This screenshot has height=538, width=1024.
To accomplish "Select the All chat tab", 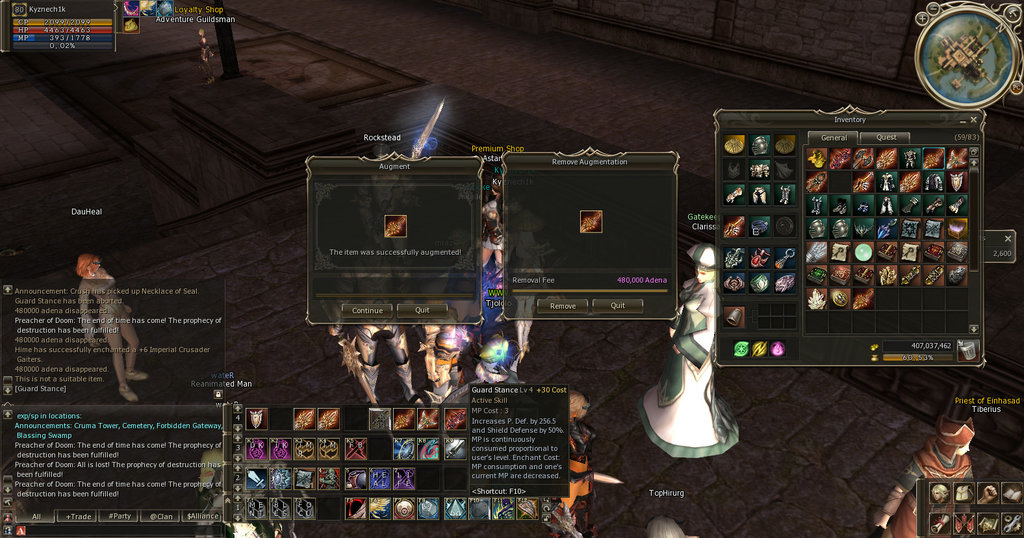I will (x=37, y=516).
